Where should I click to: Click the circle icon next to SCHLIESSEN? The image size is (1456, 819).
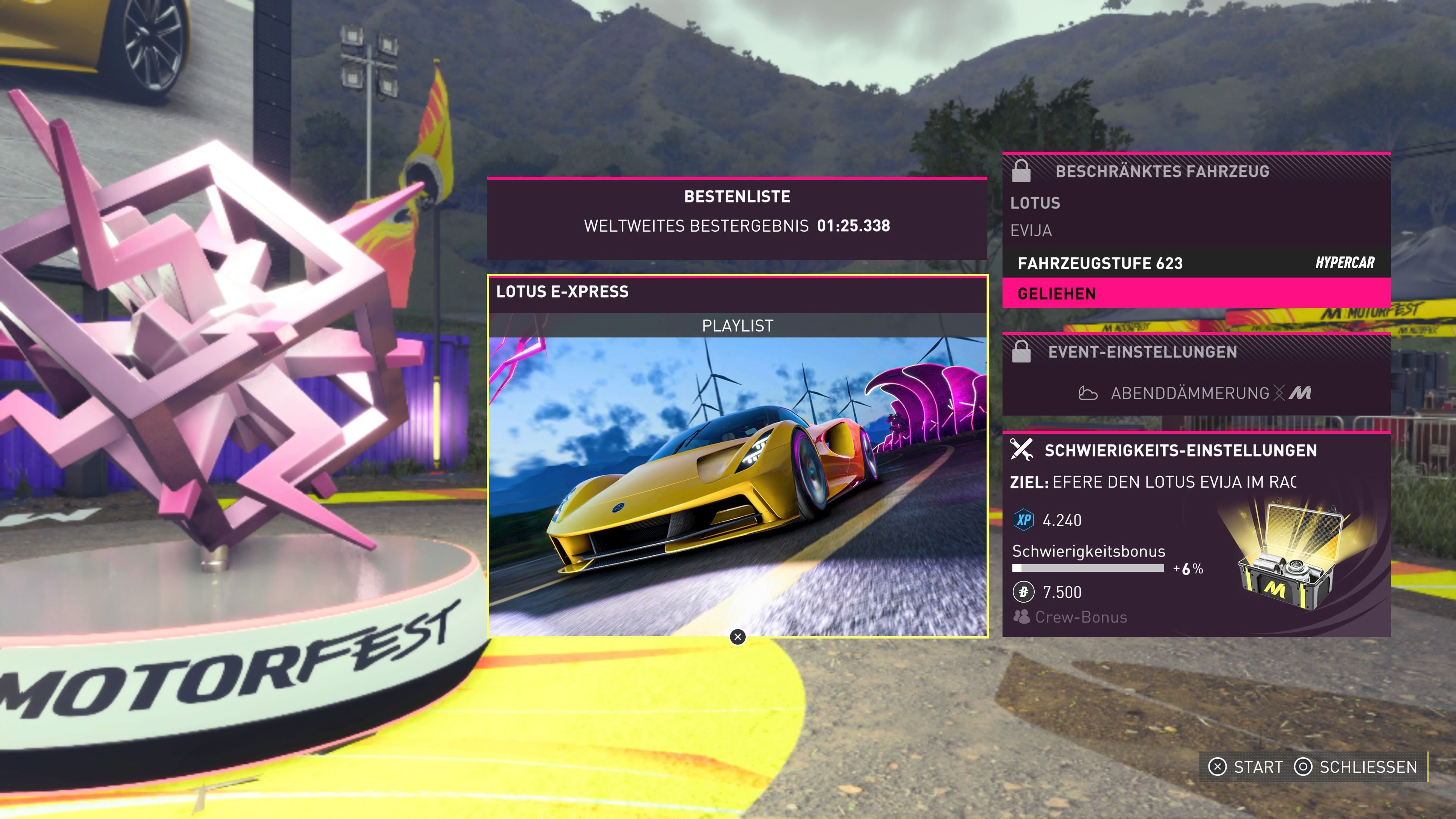click(1306, 767)
